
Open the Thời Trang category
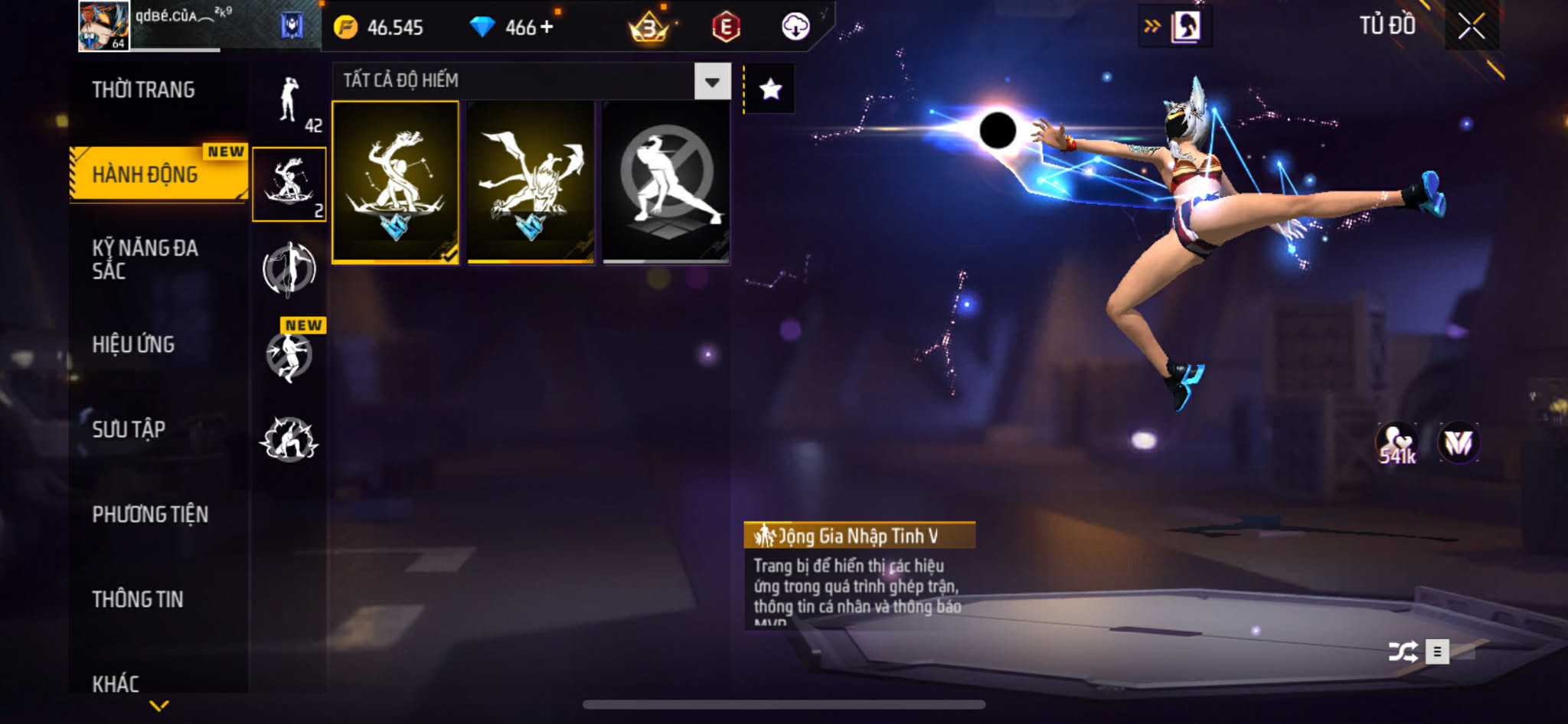click(x=144, y=90)
